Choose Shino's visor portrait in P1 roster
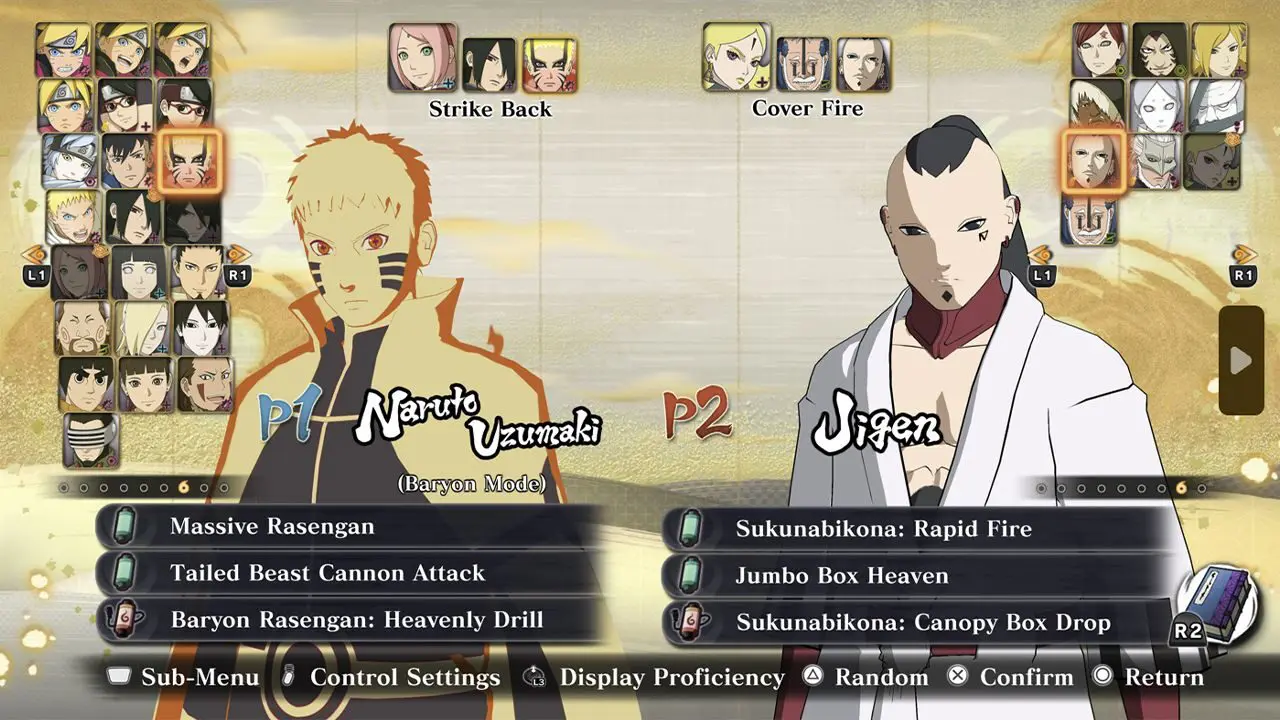 point(91,440)
